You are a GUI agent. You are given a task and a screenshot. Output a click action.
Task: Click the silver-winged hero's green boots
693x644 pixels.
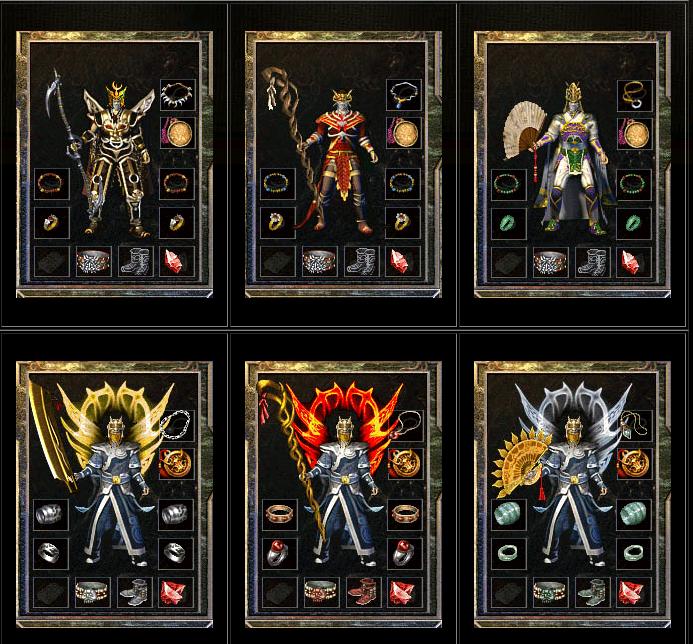[x=591, y=592]
